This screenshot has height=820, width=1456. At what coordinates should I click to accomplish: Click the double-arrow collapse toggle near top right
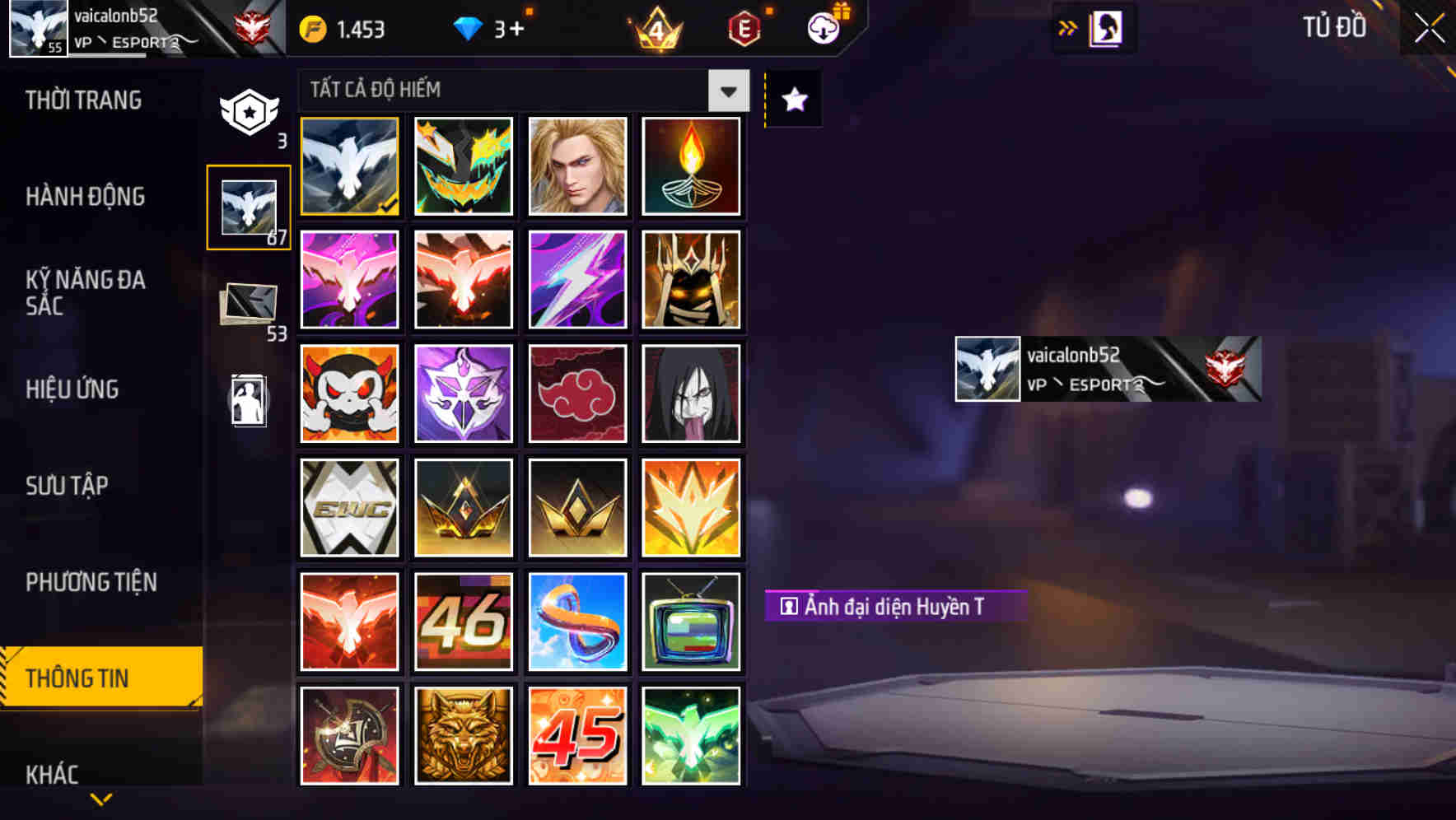[x=1068, y=27]
